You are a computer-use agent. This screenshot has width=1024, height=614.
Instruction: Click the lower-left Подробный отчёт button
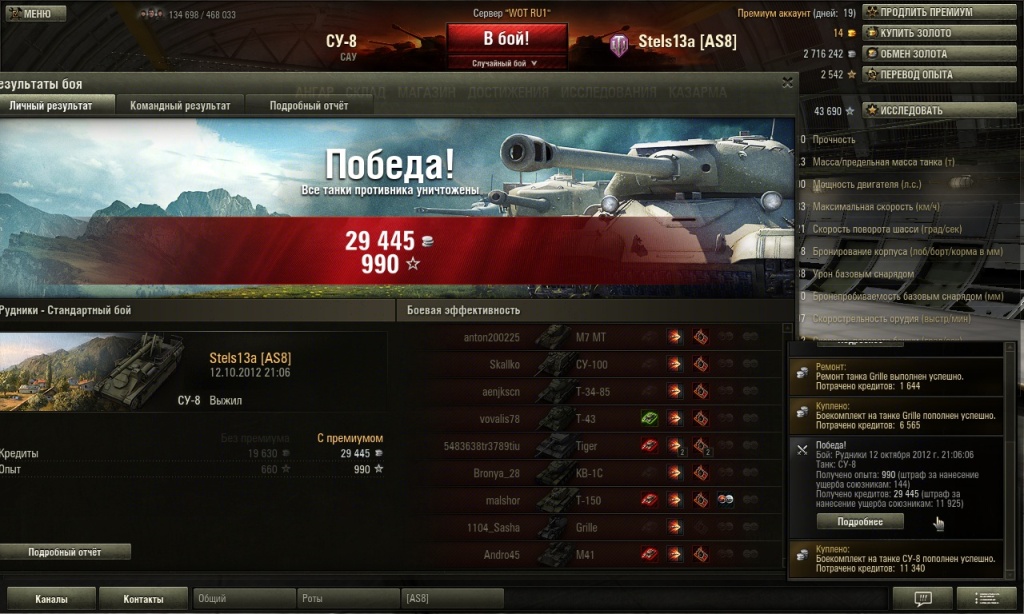point(65,552)
